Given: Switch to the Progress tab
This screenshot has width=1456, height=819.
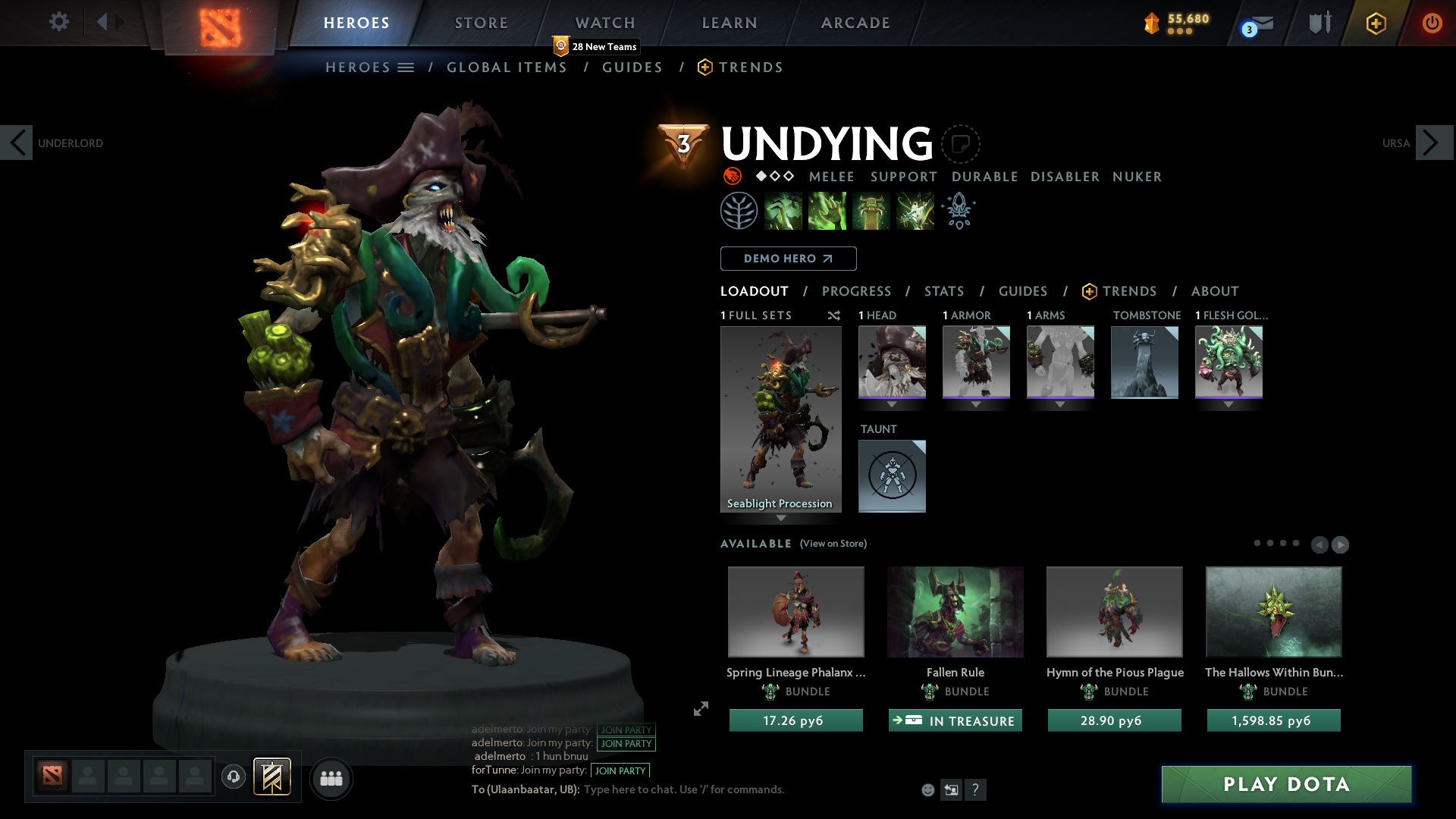Looking at the screenshot, I should pyautogui.click(x=857, y=291).
